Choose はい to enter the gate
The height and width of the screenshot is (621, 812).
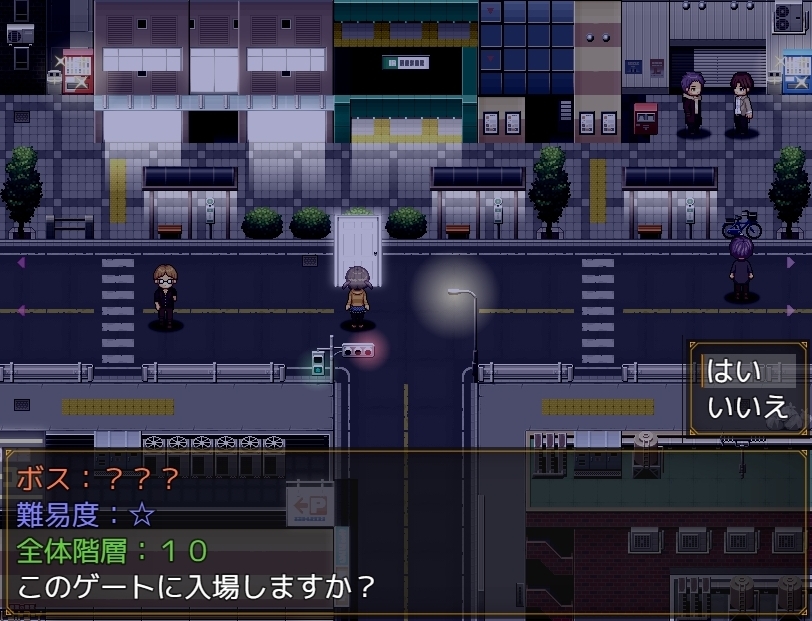(735, 371)
